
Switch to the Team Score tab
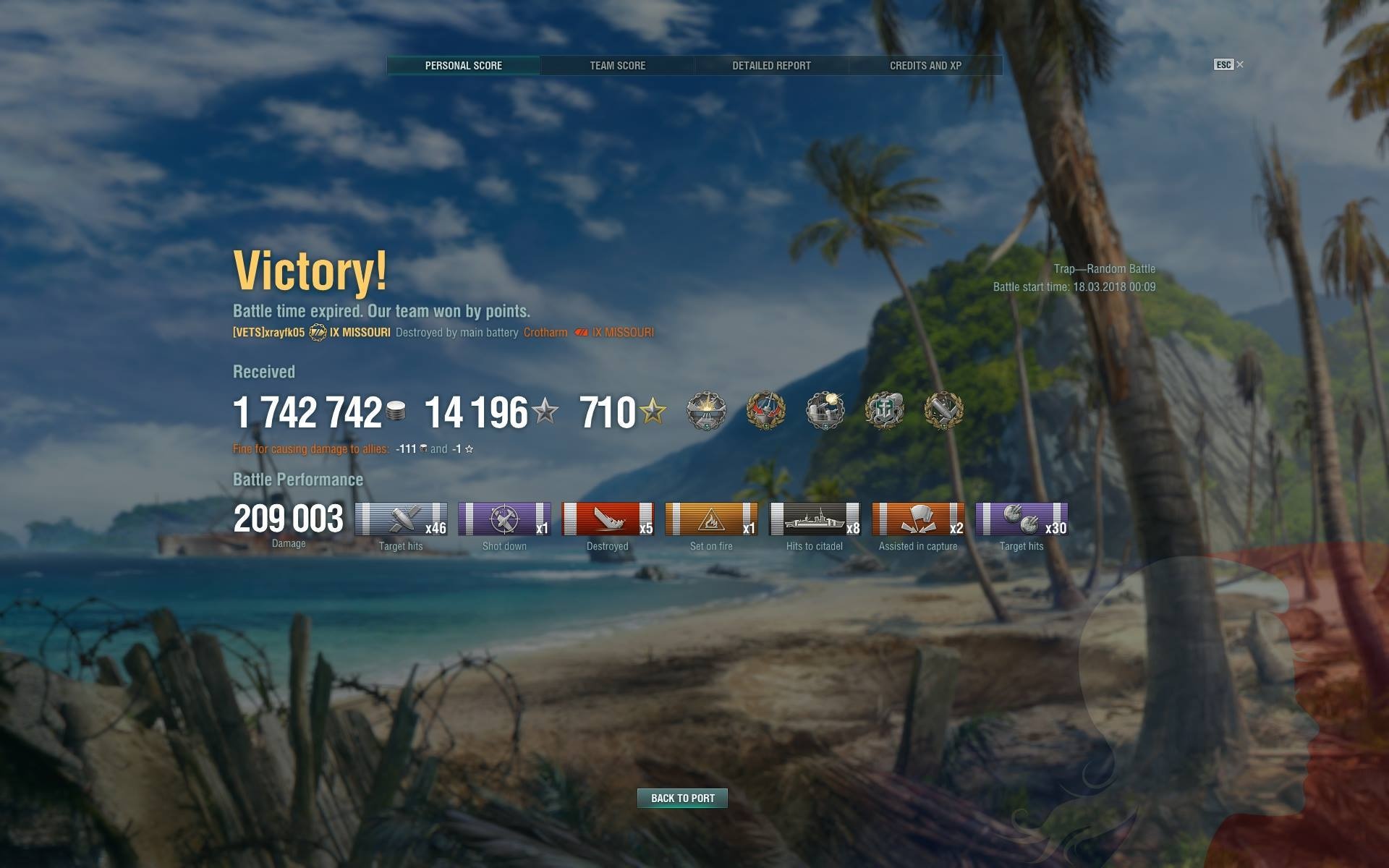617,66
